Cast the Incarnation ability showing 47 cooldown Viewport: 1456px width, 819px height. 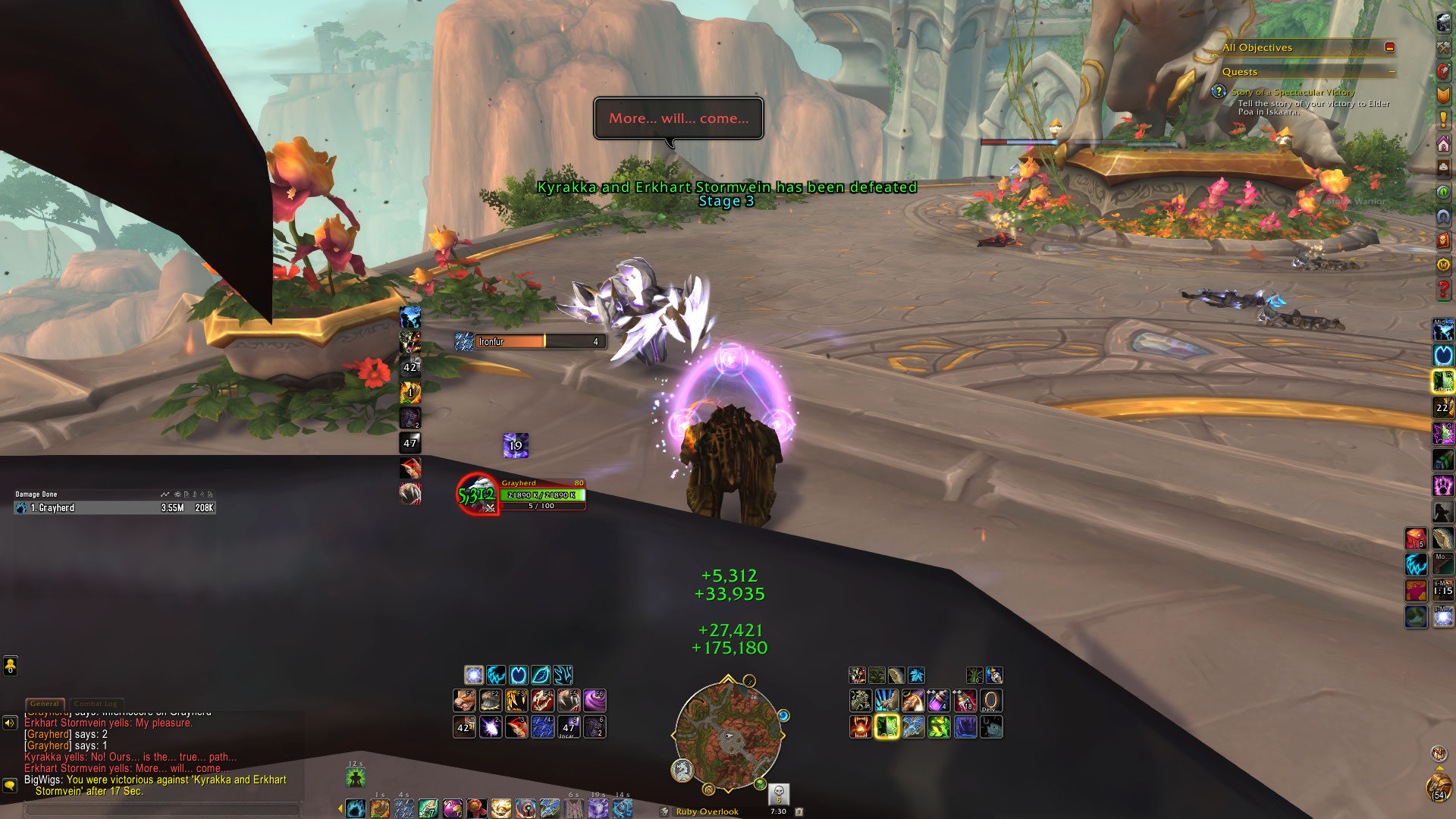coord(569,727)
